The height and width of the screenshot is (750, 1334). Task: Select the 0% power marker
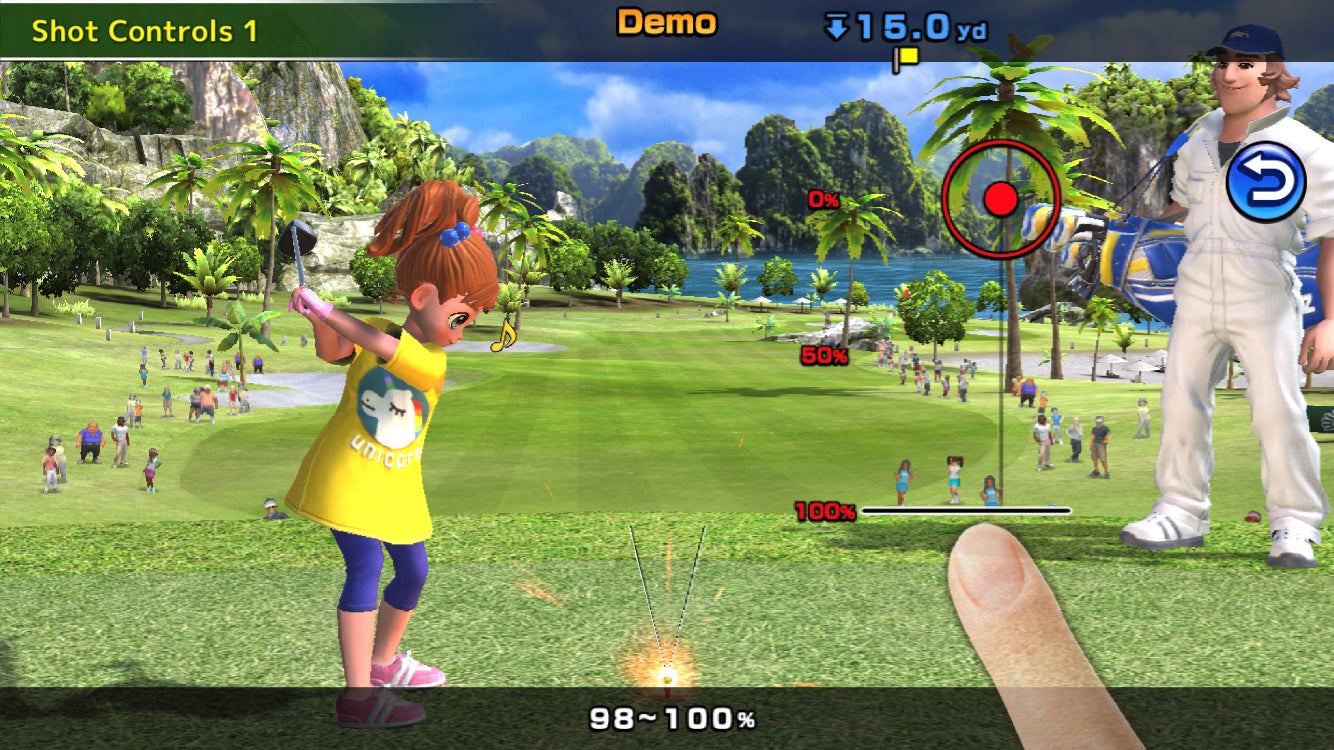[x=826, y=198]
